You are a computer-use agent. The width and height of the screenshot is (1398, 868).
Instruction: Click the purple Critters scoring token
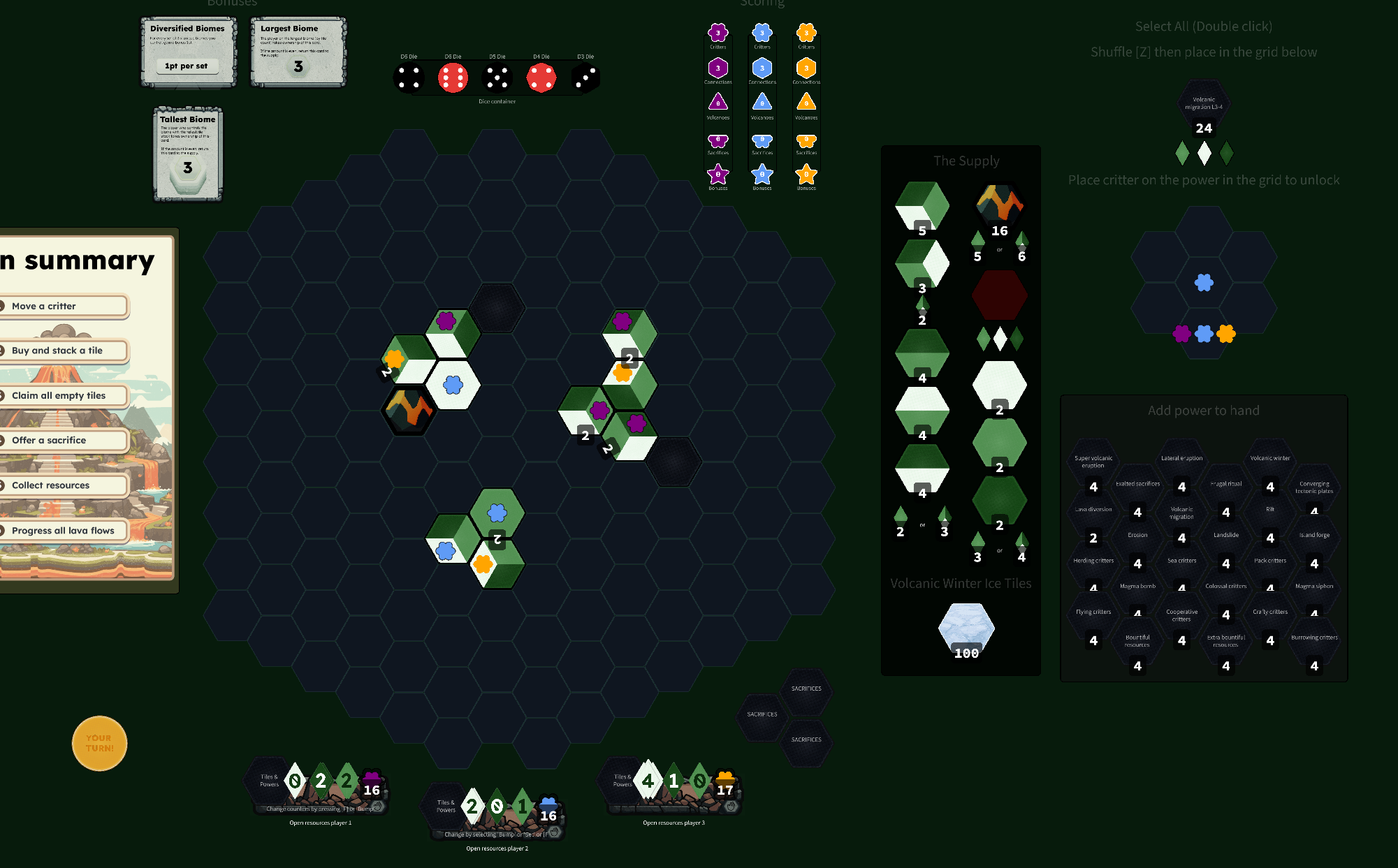[x=718, y=33]
